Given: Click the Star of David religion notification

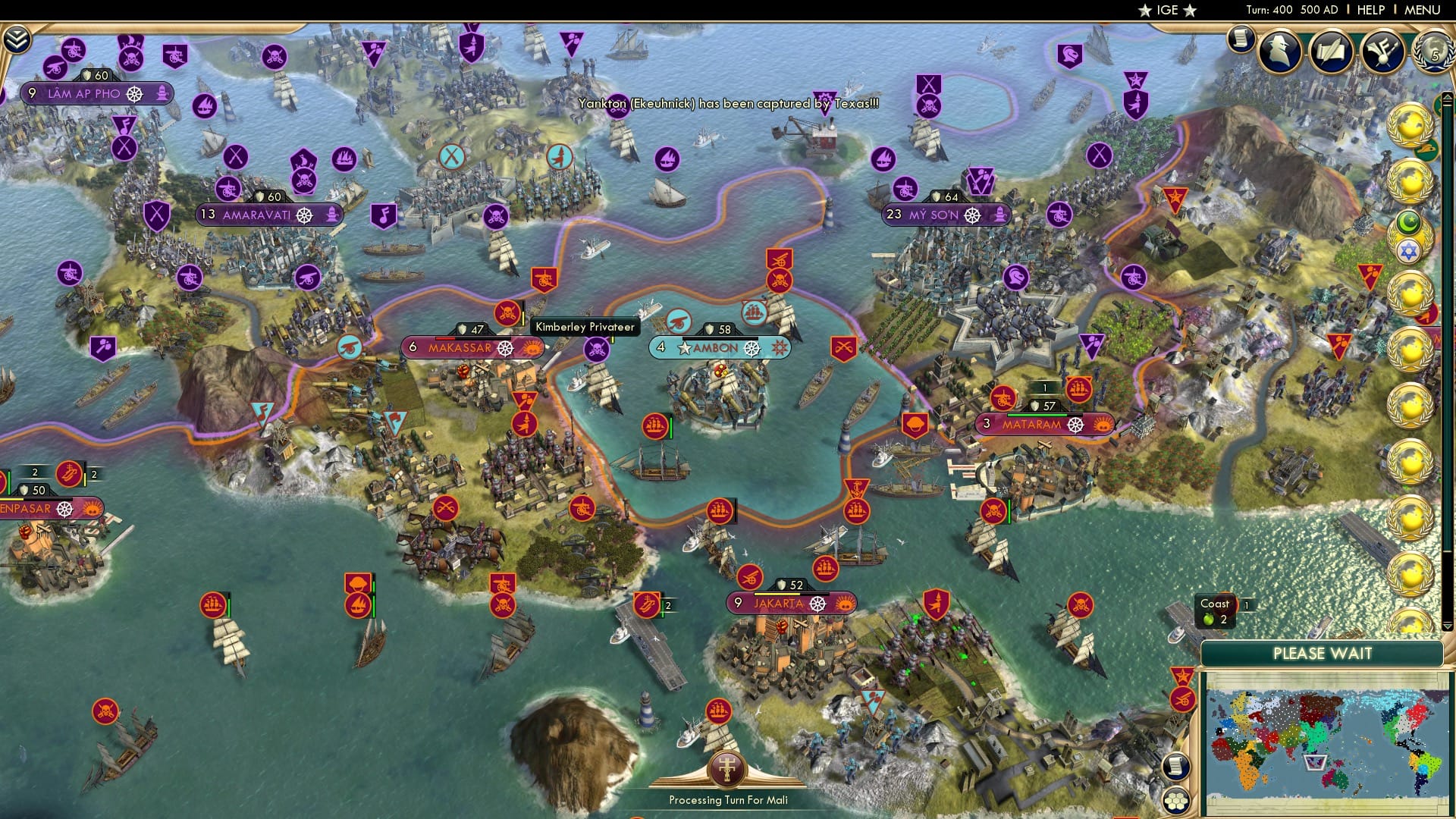Looking at the screenshot, I should (1409, 250).
